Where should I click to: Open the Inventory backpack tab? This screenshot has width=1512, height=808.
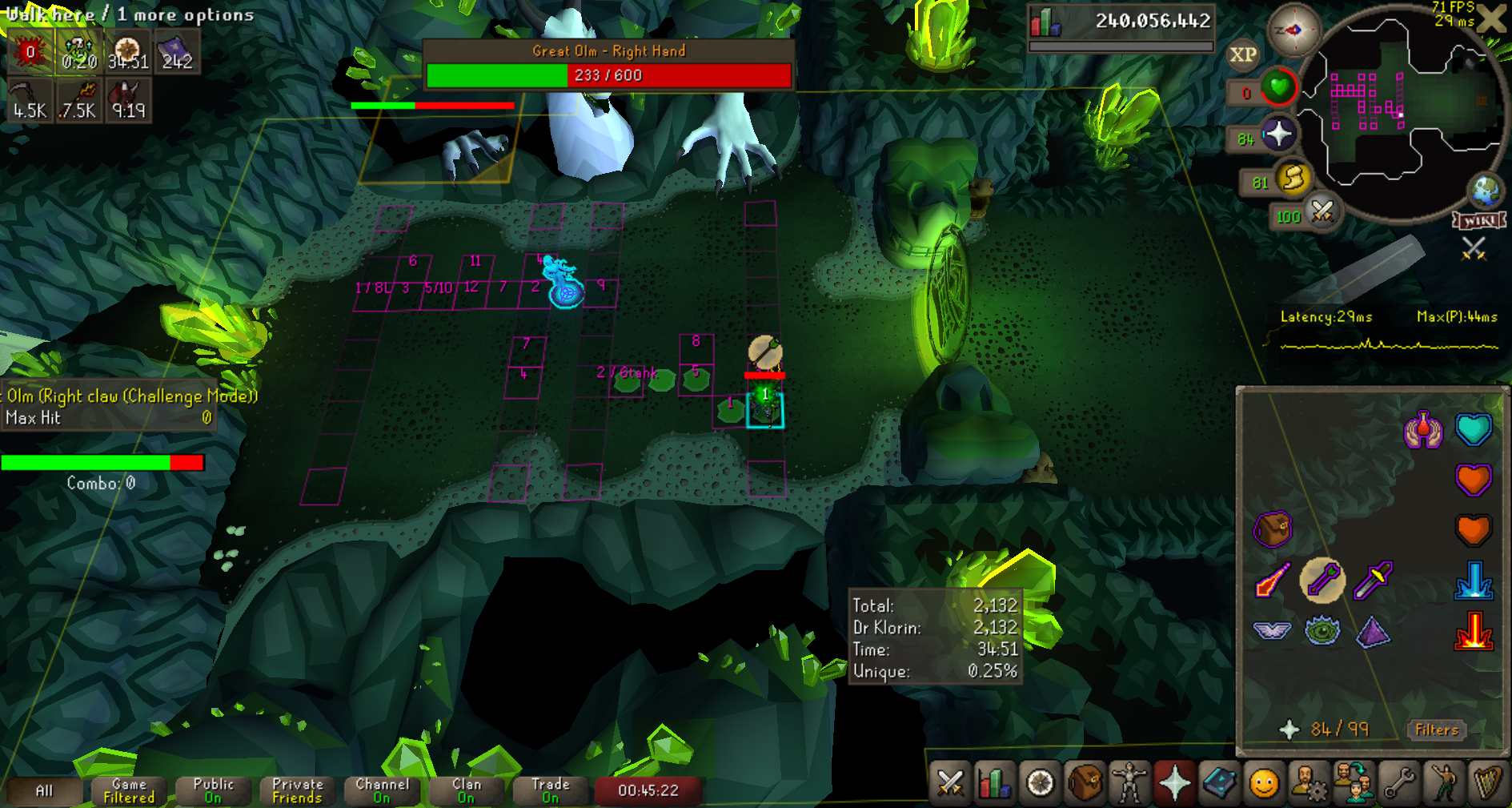pos(1084,782)
